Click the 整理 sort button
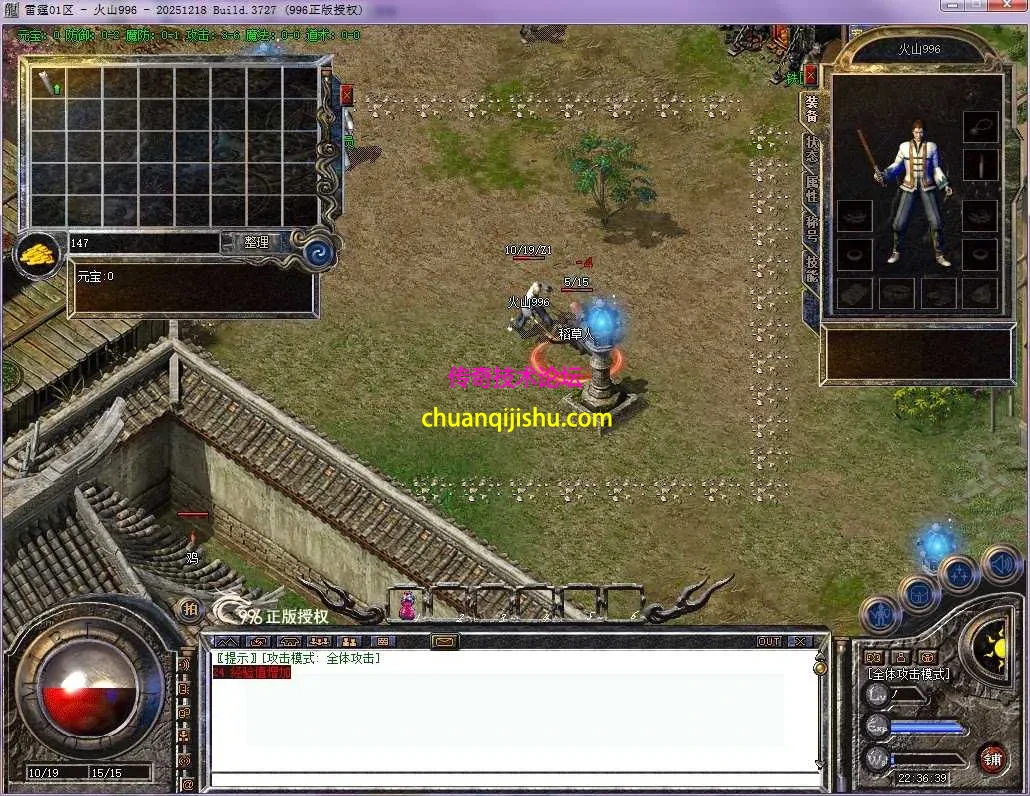The image size is (1030, 796). (256, 242)
